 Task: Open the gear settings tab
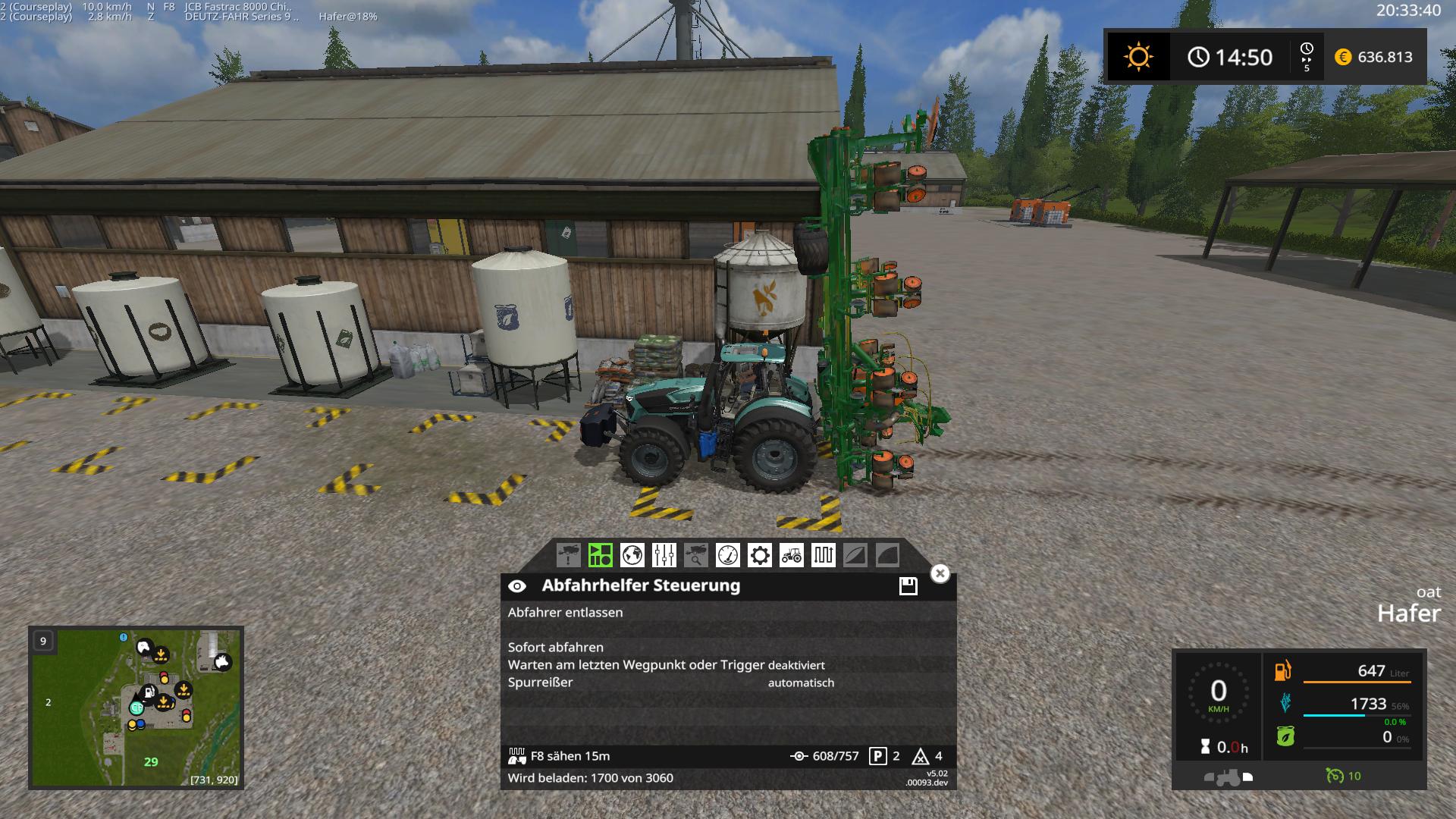(759, 555)
